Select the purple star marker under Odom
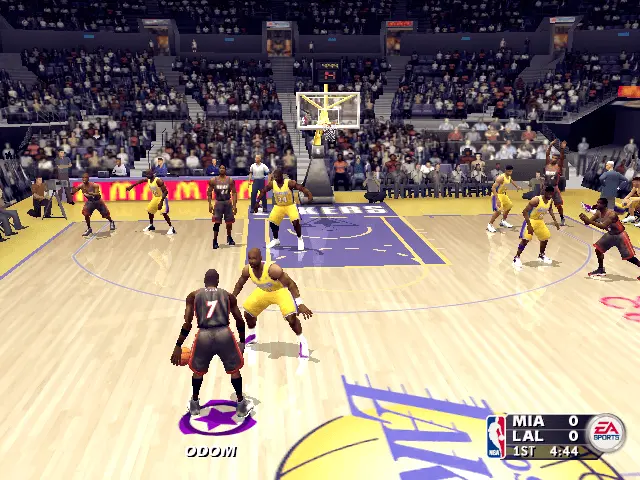The height and width of the screenshot is (480, 640). point(217,418)
